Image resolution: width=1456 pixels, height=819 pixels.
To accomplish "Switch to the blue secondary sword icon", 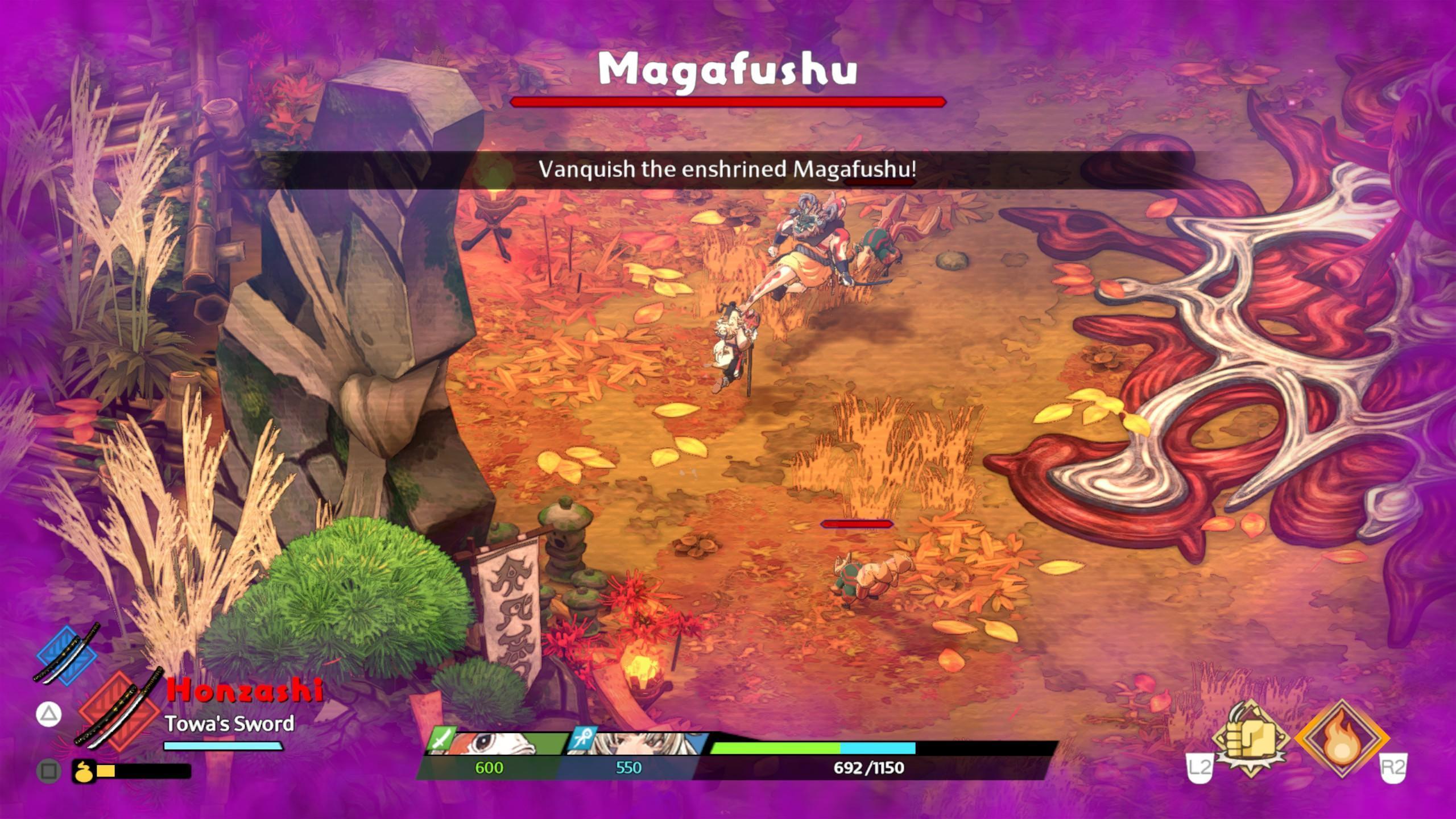I will (67, 655).
